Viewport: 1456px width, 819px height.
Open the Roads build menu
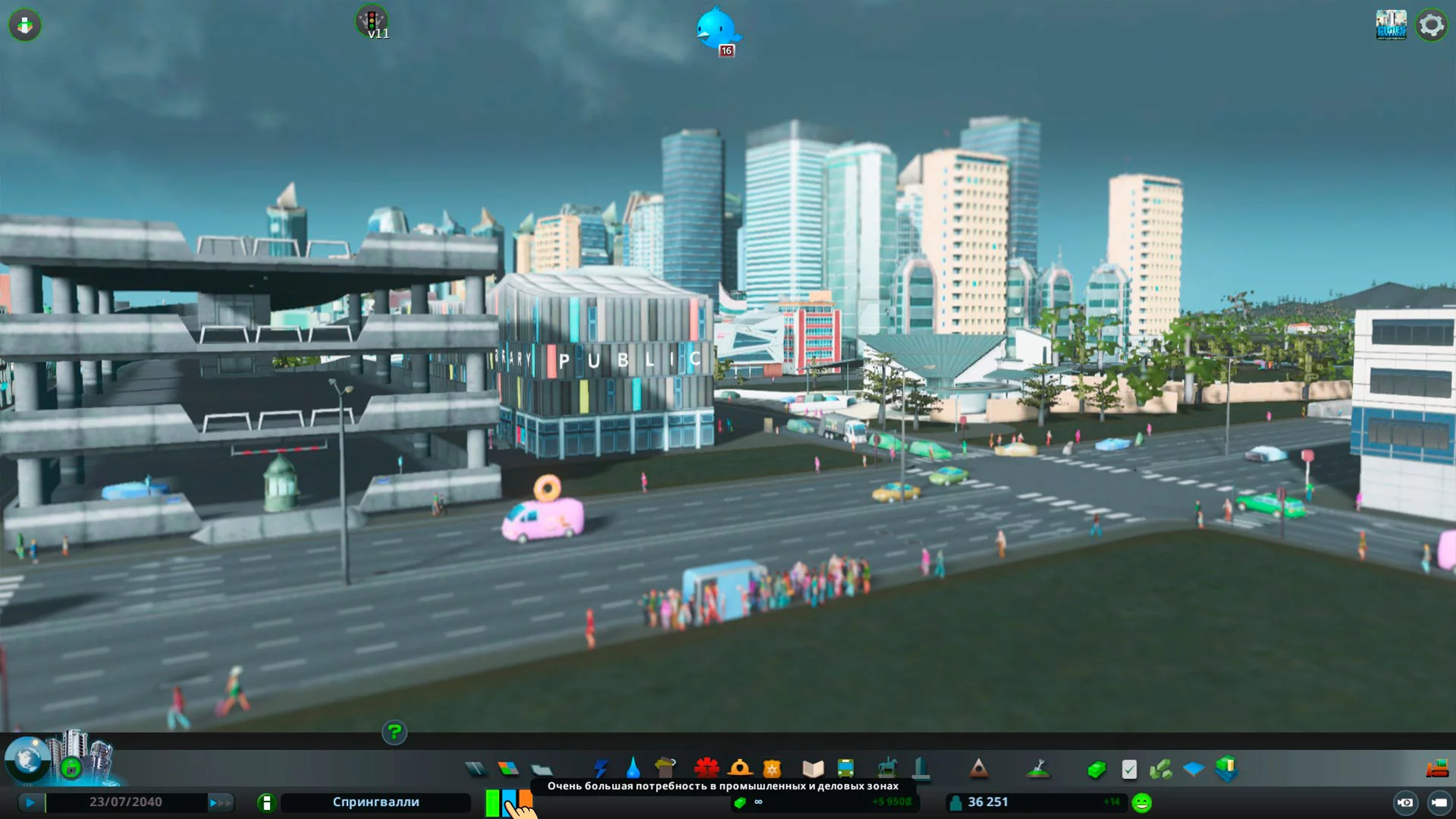[475, 769]
